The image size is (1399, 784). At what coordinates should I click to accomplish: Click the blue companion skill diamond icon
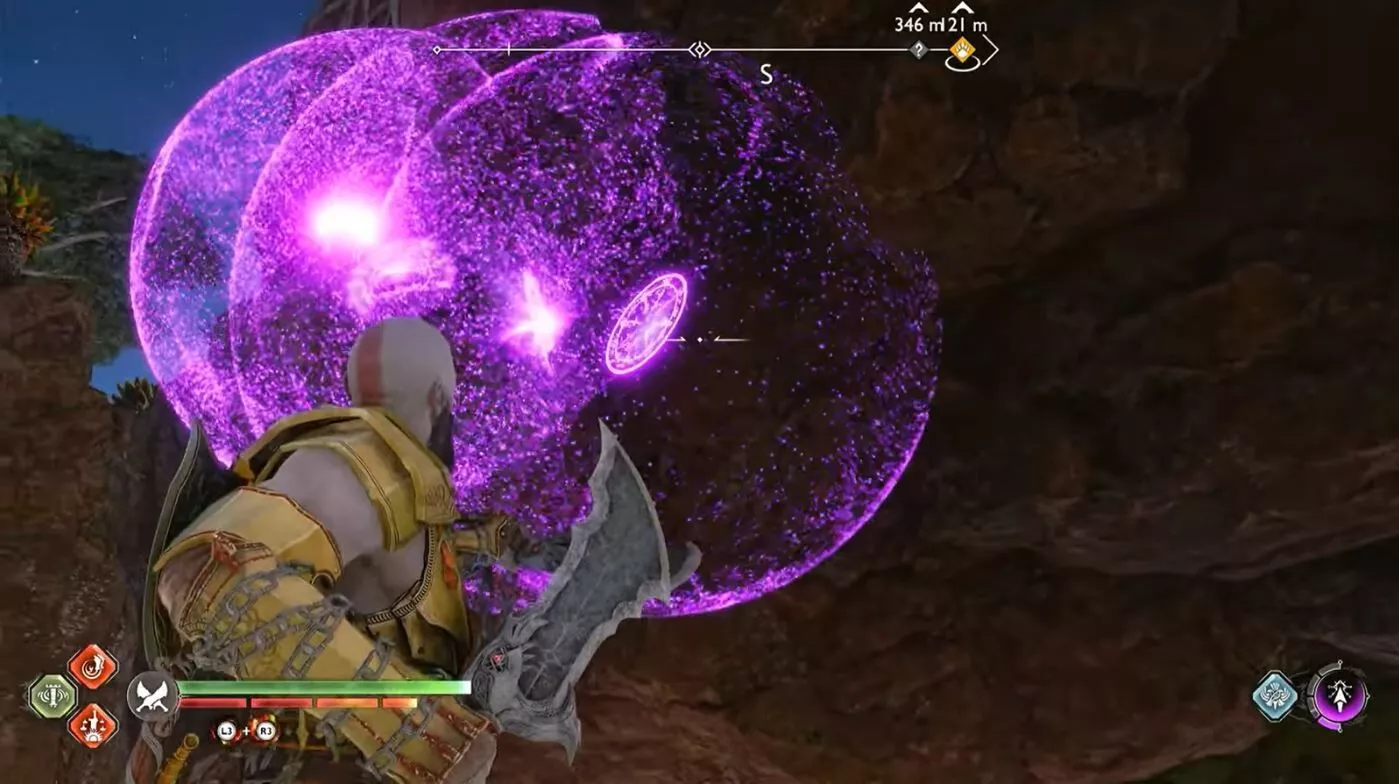click(x=1276, y=696)
